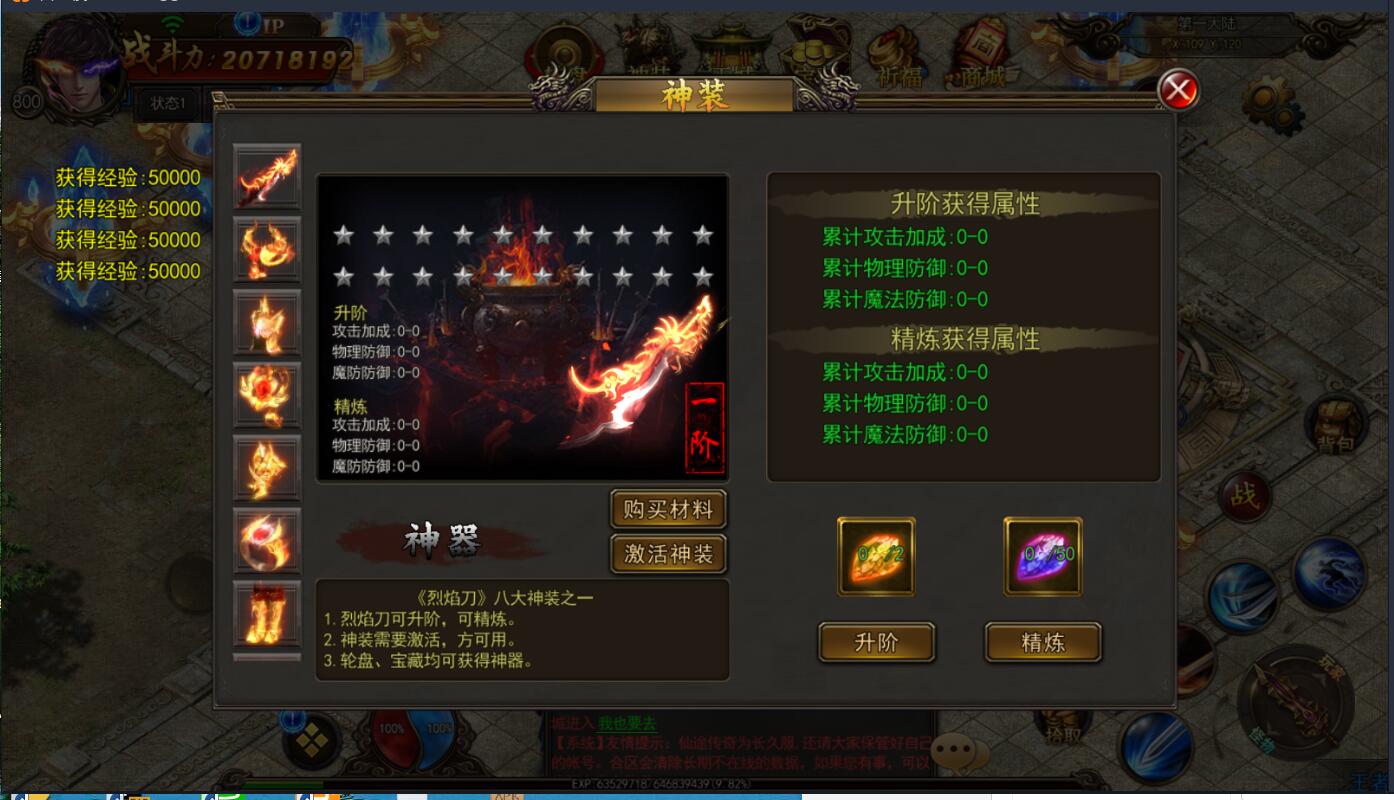Screen dimensions: 1394x800
Task: Select the flaming ring gear slot
Action: (267, 541)
